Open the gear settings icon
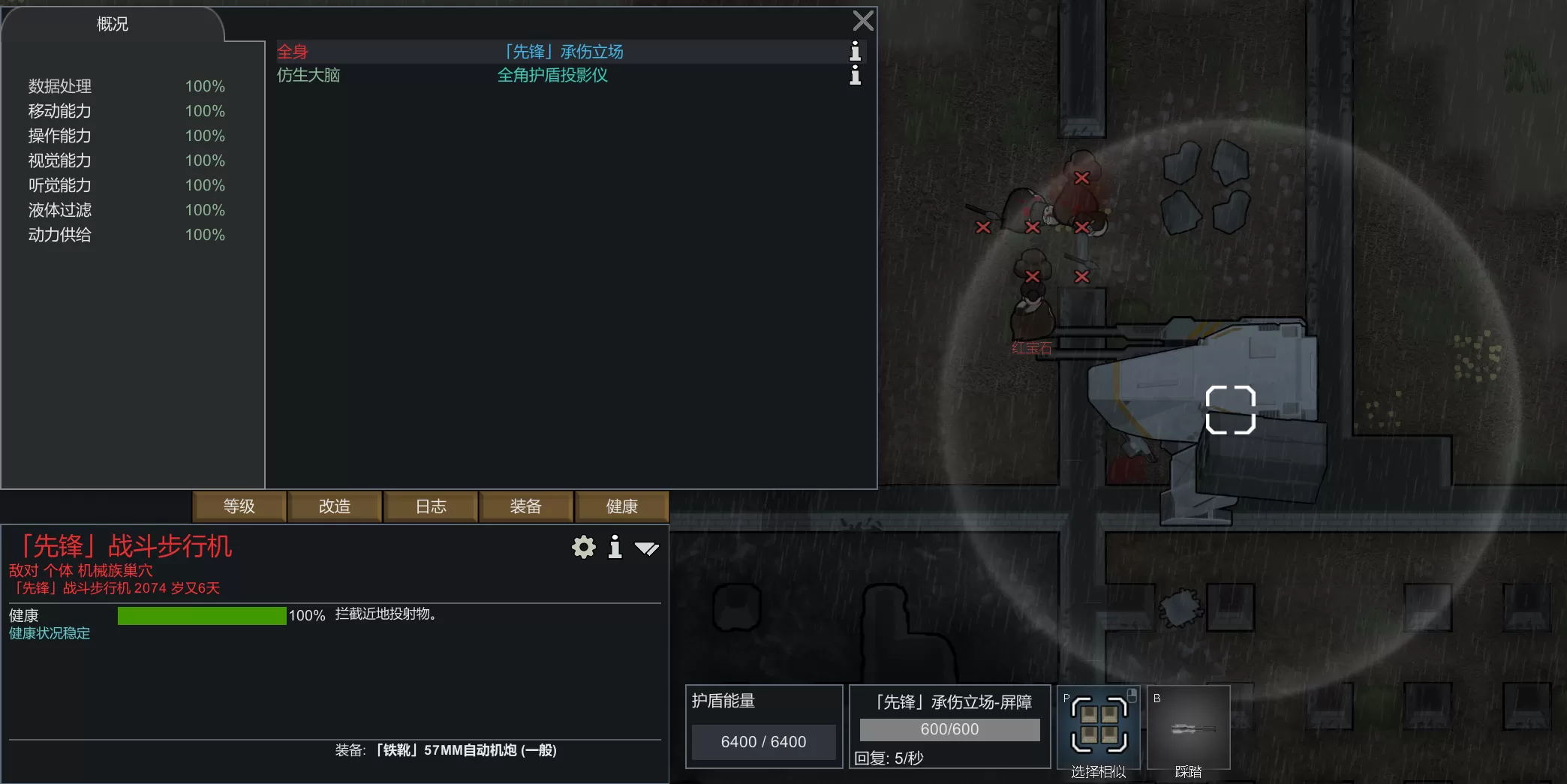 tap(583, 548)
